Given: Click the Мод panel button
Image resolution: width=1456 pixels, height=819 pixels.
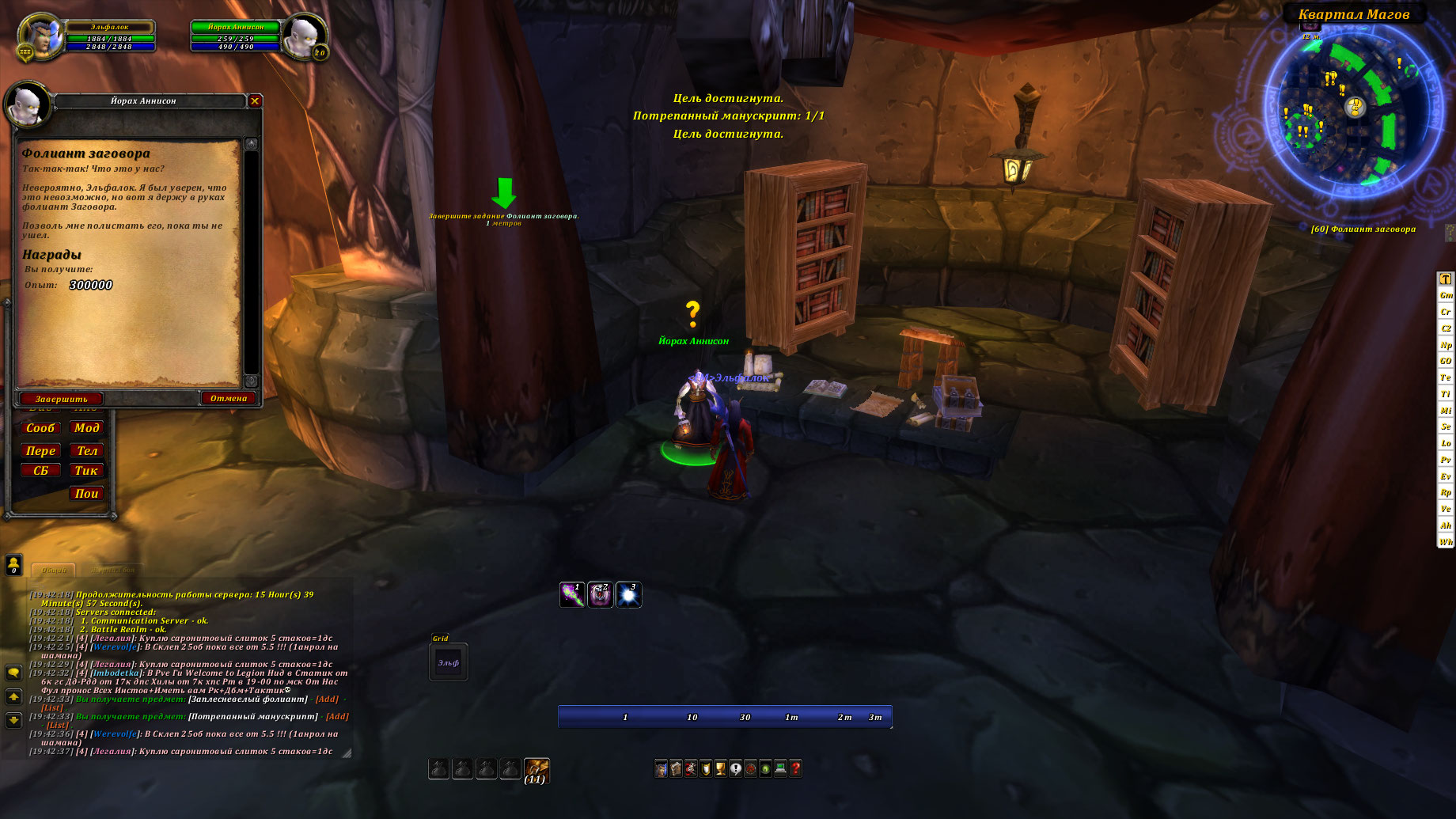Looking at the screenshot, I should (x=86, y=428).
